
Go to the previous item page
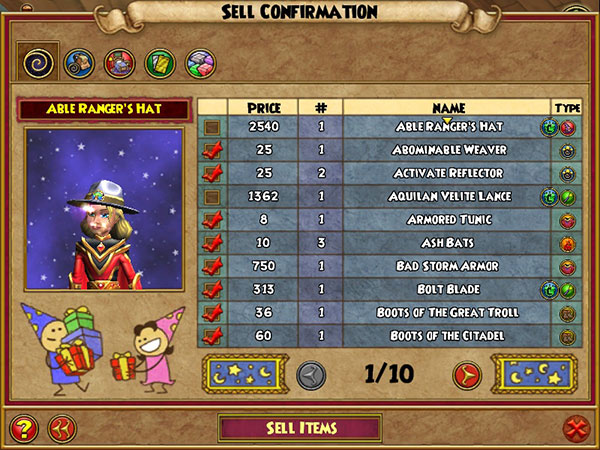(x=311, y=375)
